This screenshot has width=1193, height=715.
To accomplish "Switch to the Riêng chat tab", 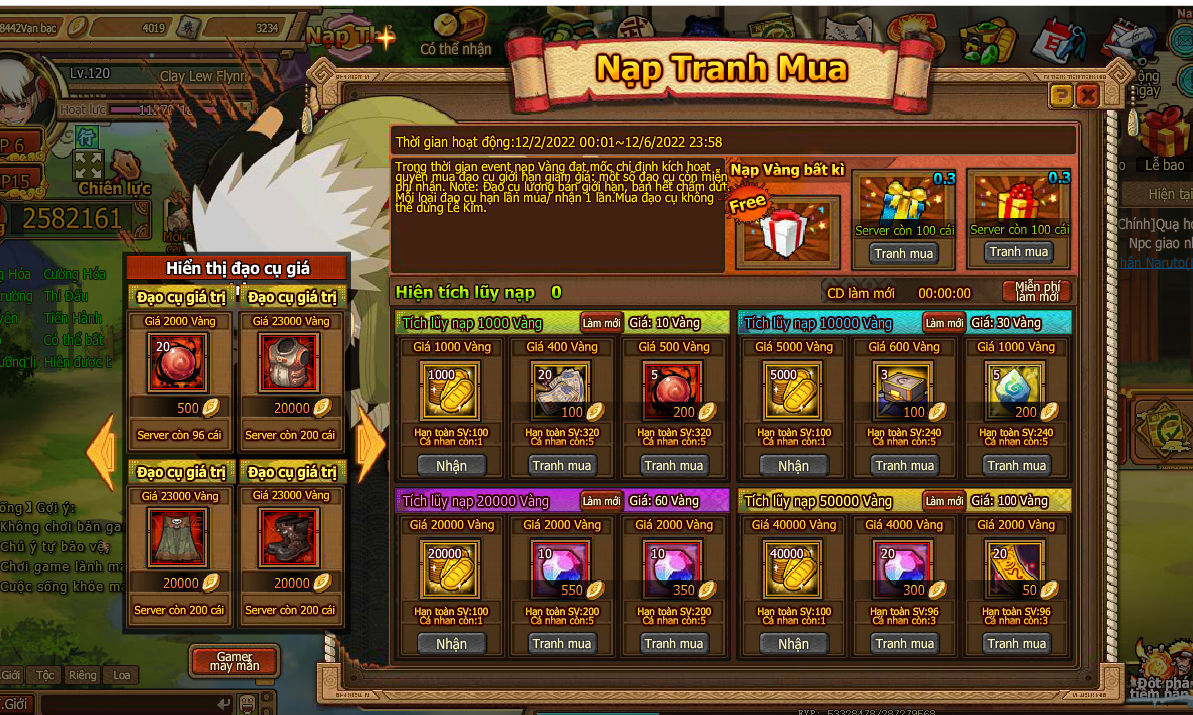I will 83,675.
